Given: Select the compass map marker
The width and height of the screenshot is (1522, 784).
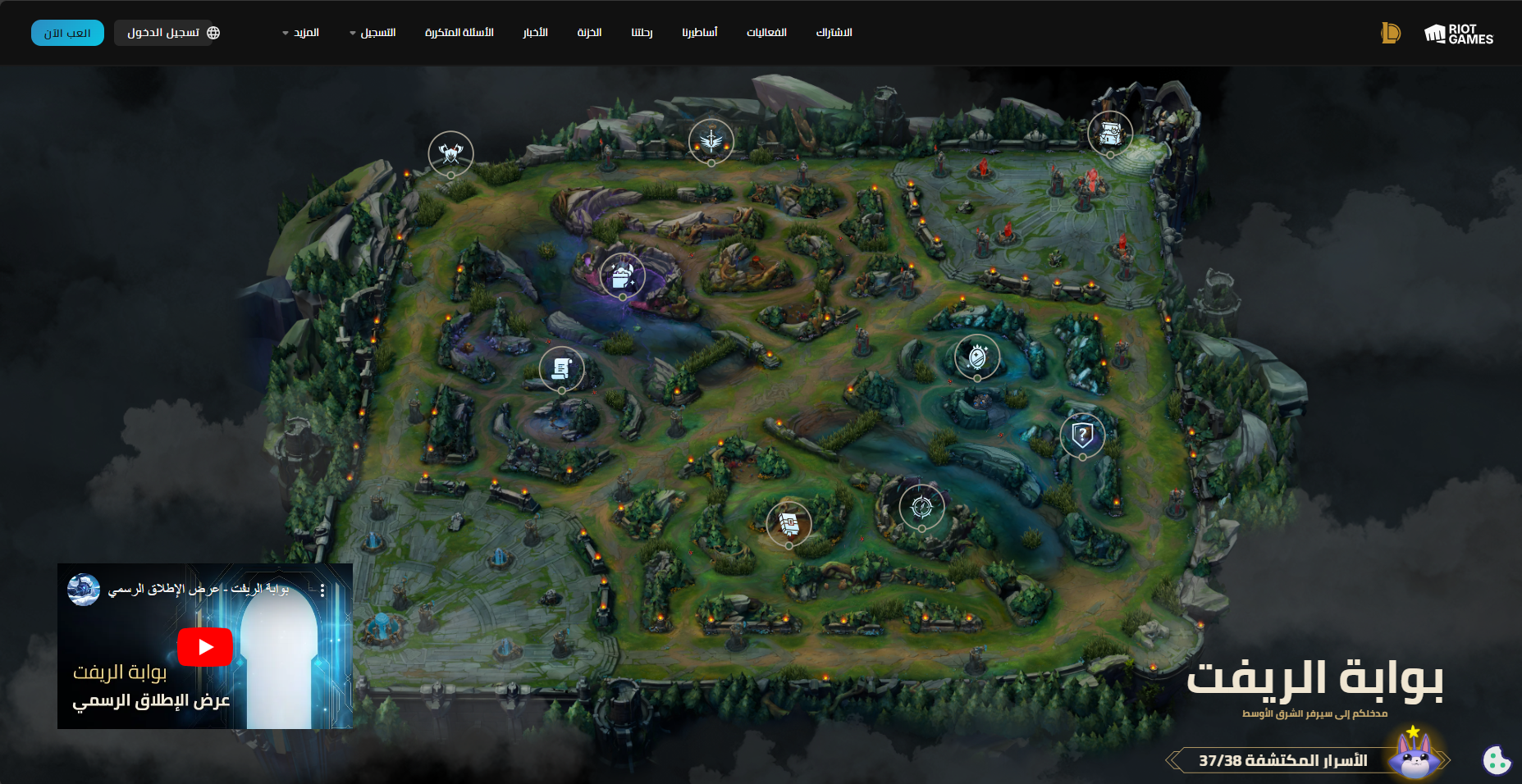Looking at the screenshot, I should (x=921, y=507).
